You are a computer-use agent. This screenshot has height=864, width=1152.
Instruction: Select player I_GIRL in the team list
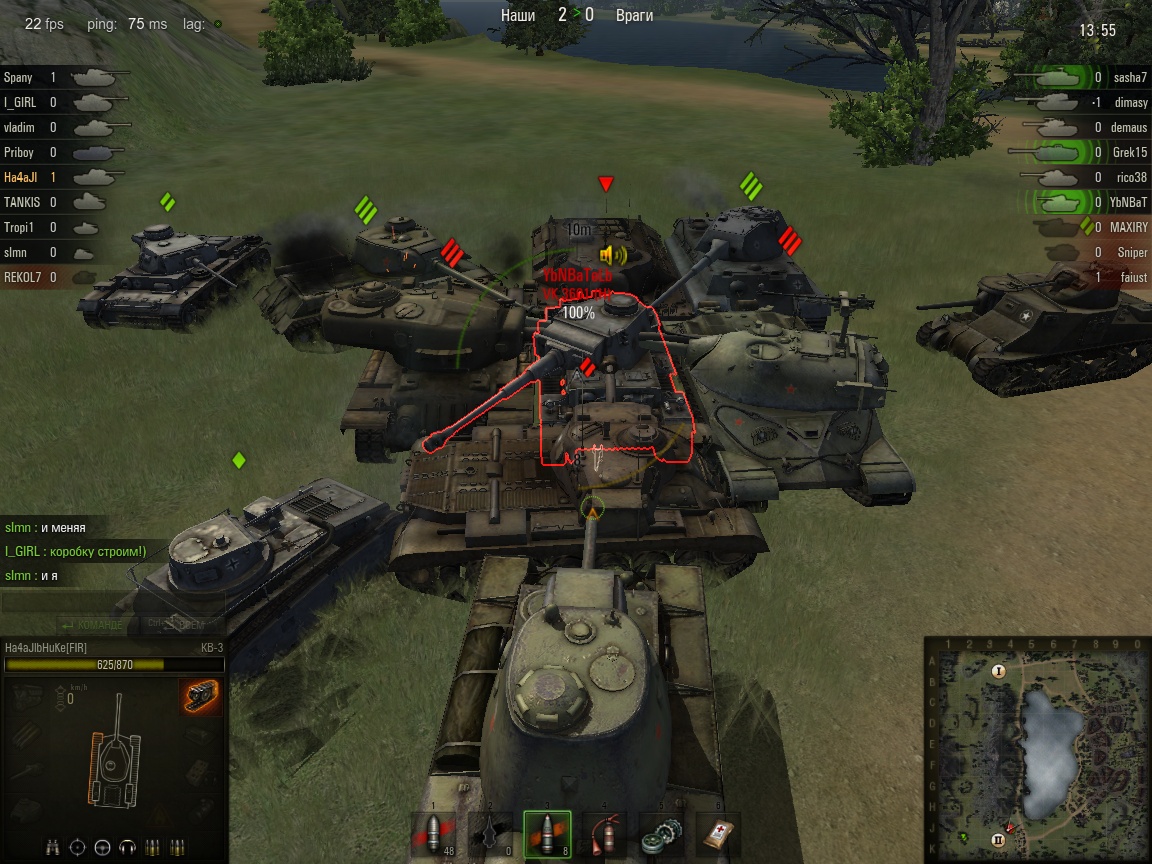(x=21, y=102)
